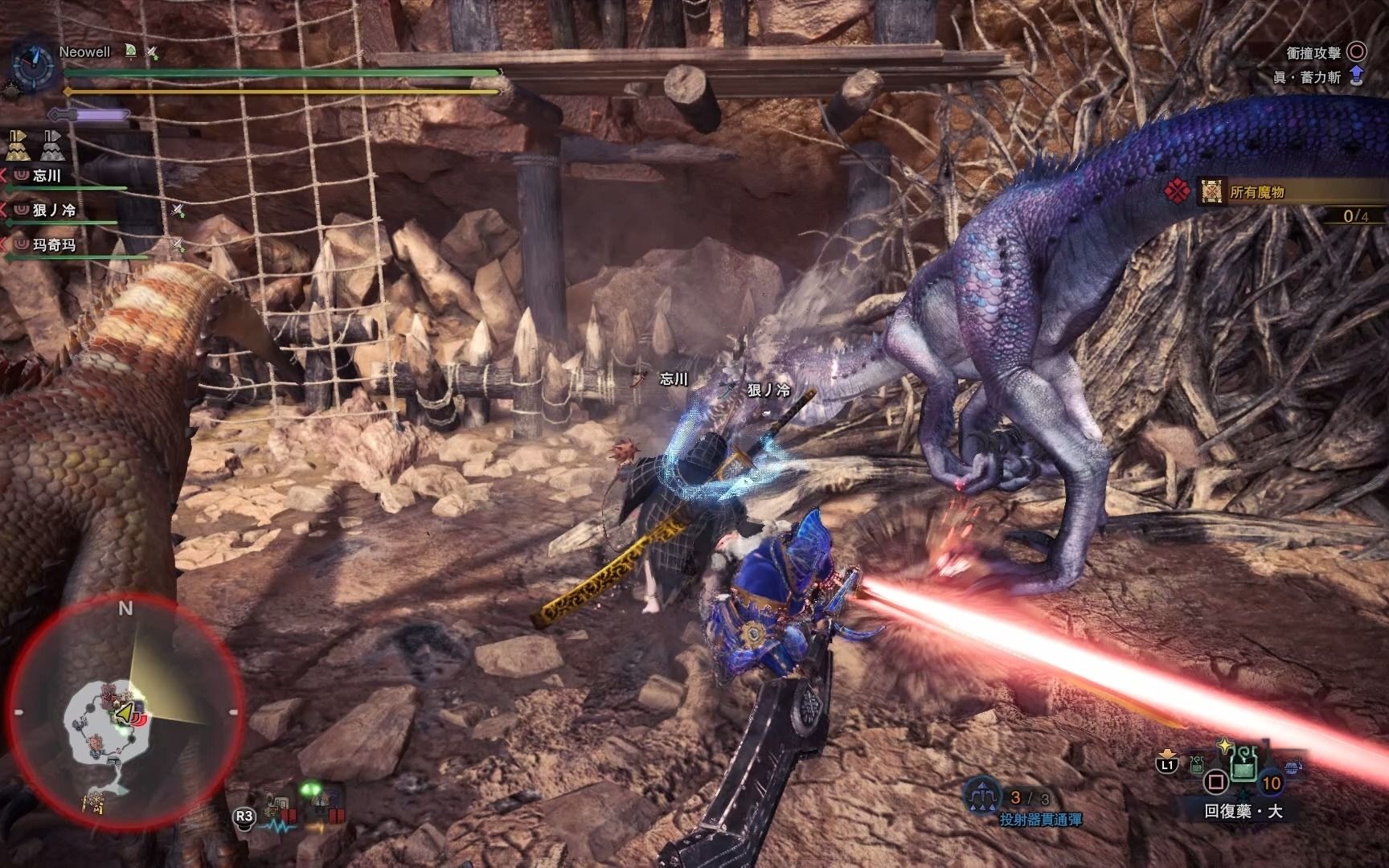Viewport: 1389px width, 868px height.
Task: Open the 所有魔物 quest objective tracker
Action: point(1257,193)
